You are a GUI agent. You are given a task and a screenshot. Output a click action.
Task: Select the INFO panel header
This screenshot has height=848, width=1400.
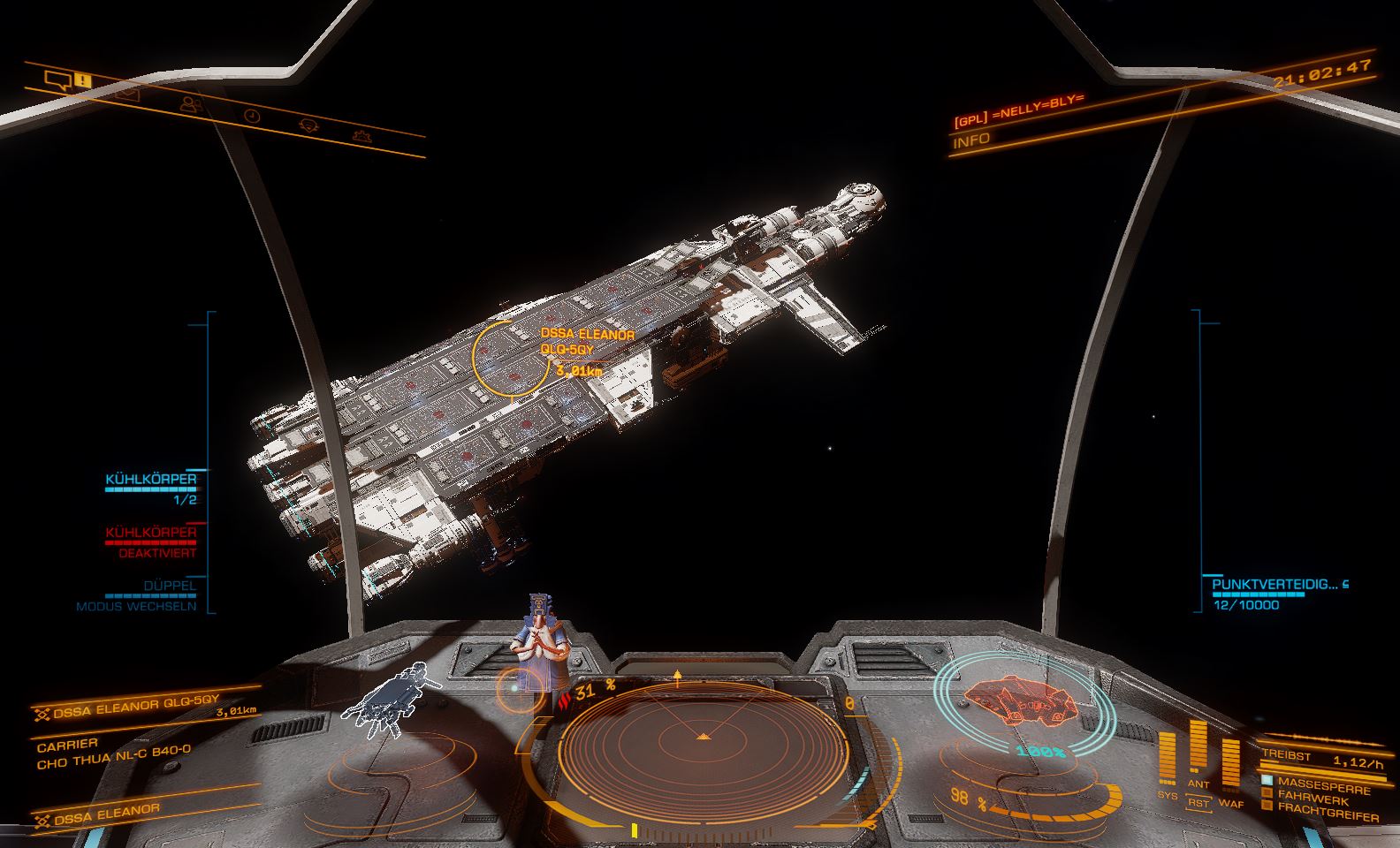tap(972, 140)
